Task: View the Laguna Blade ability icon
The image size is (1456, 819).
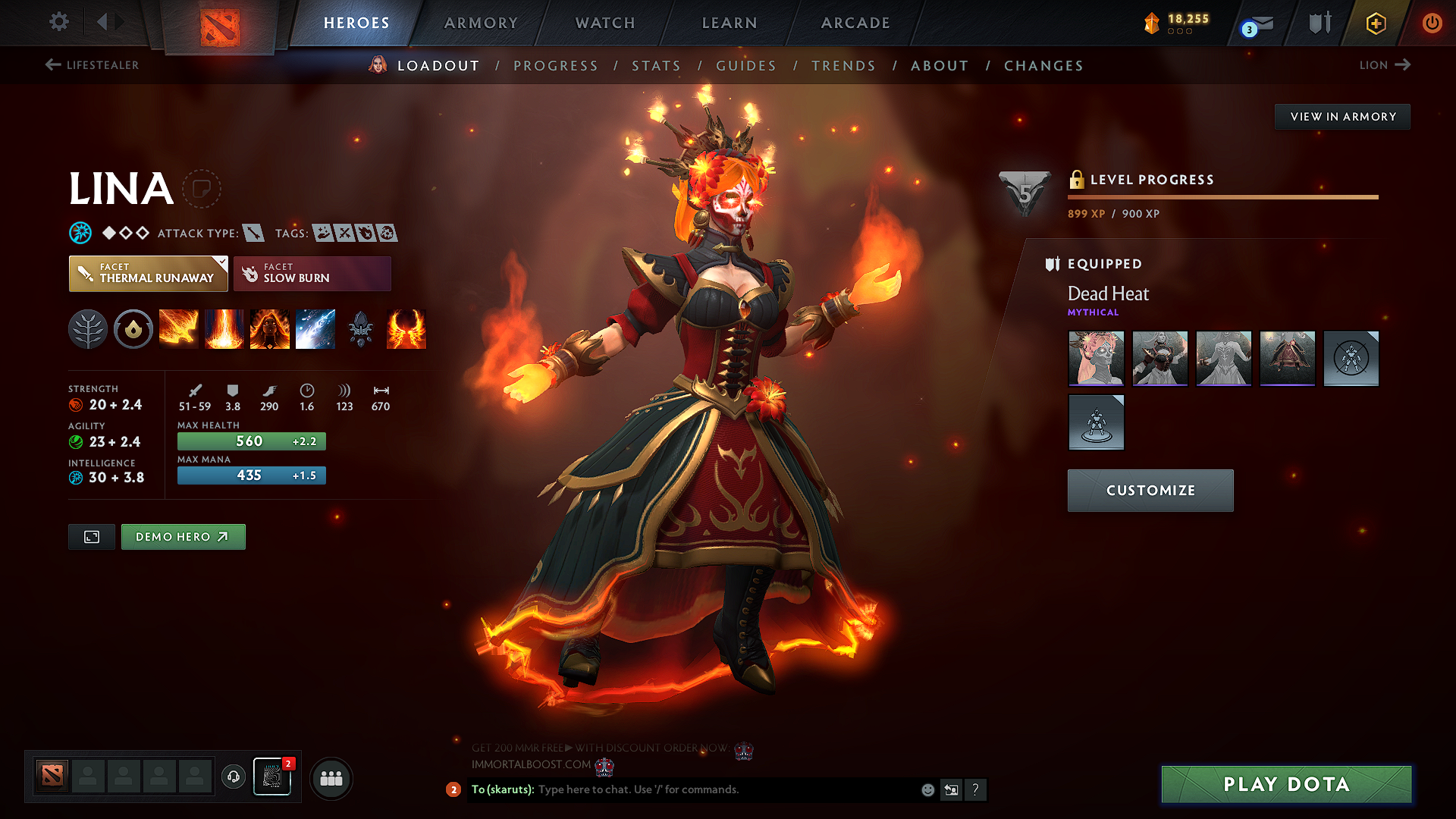Action: 315,329
